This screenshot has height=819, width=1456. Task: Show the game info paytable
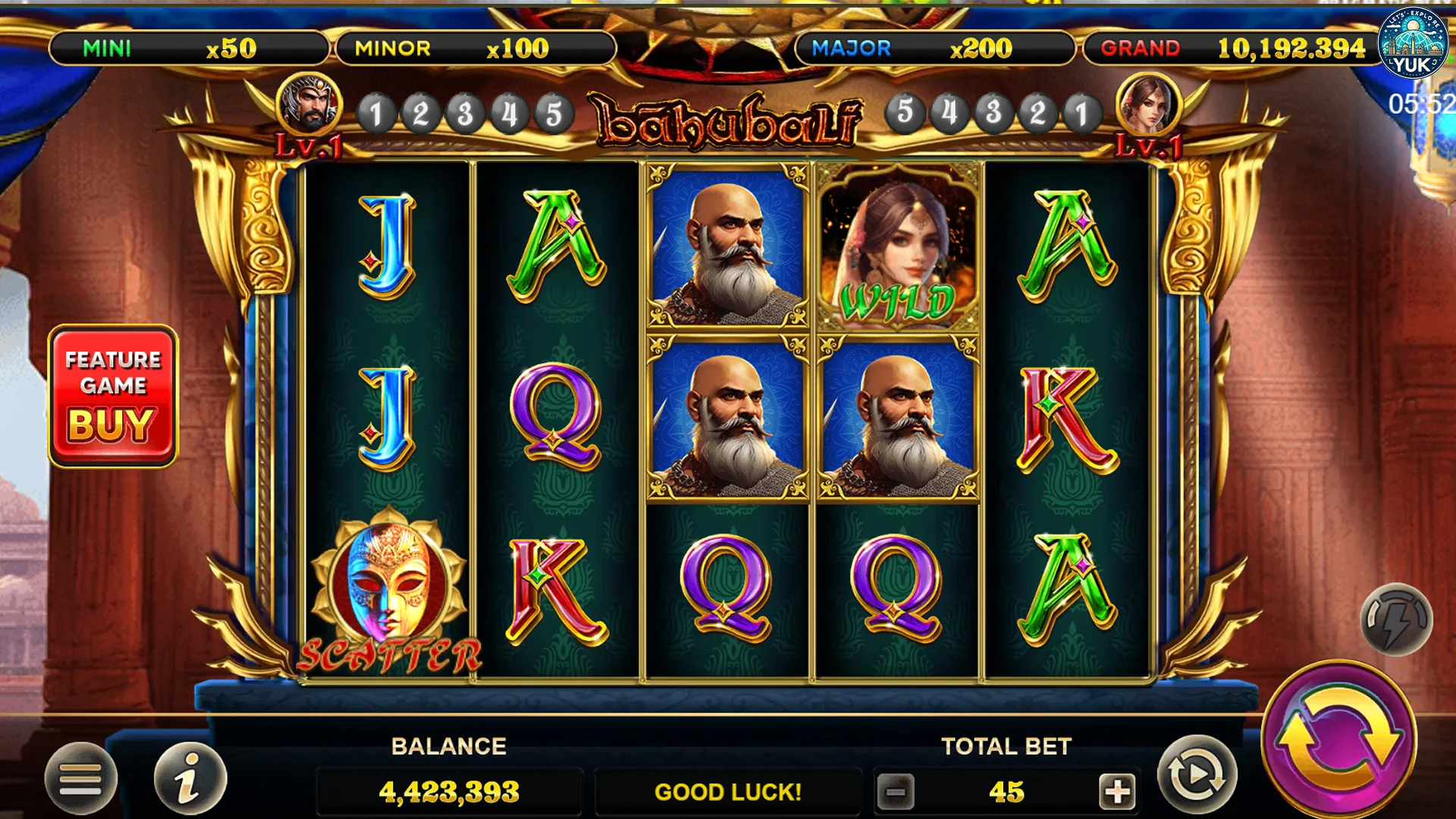coord(190,778)
